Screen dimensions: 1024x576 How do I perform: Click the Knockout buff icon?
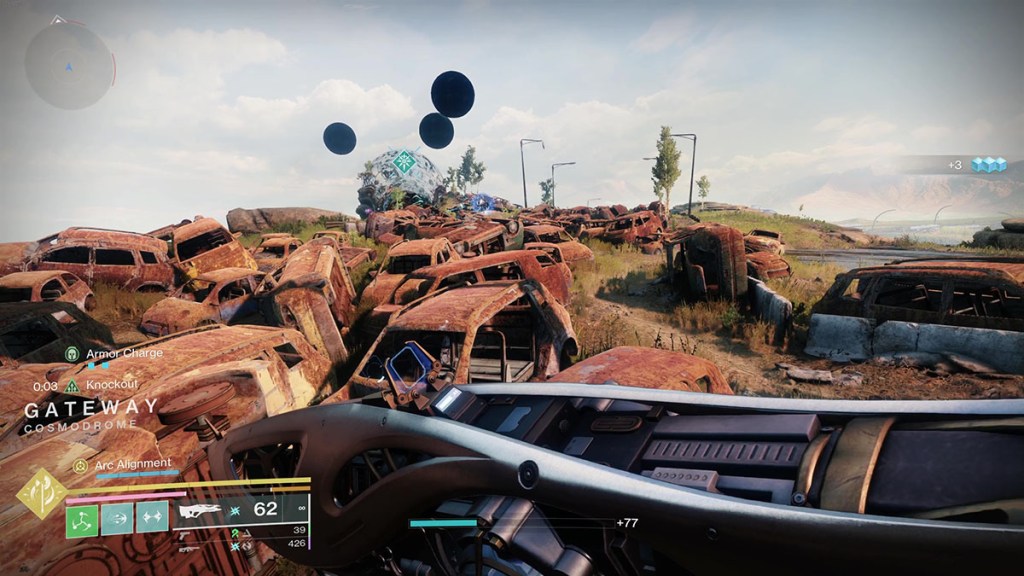coord(72,385)
